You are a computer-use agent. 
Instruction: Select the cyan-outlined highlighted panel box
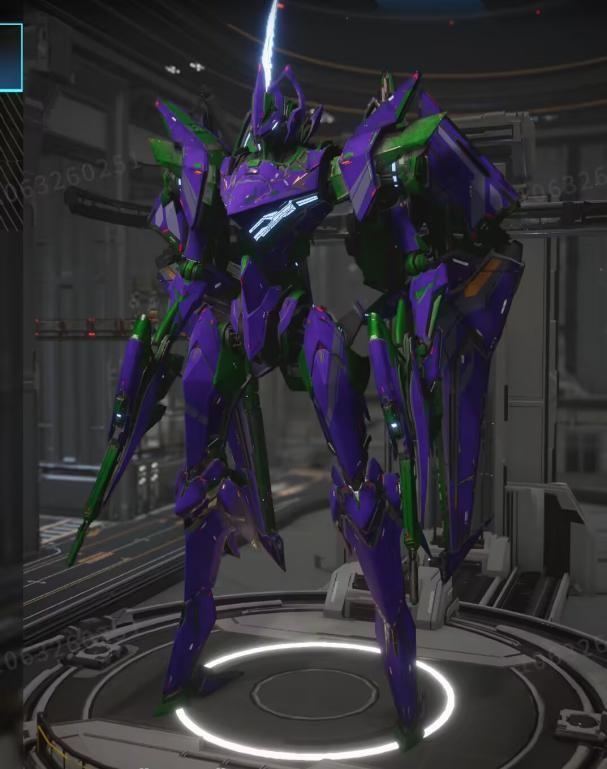pyautogui.click(x=9, y=57)
